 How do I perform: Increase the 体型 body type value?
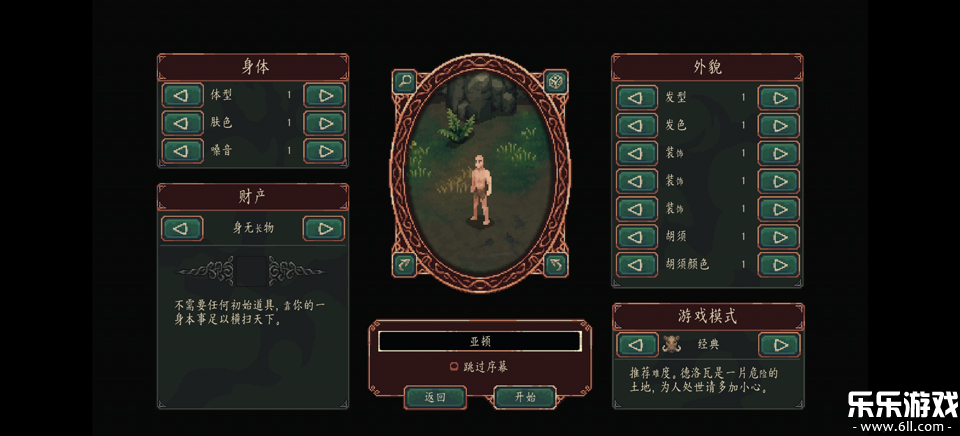[x=324, y=96]
